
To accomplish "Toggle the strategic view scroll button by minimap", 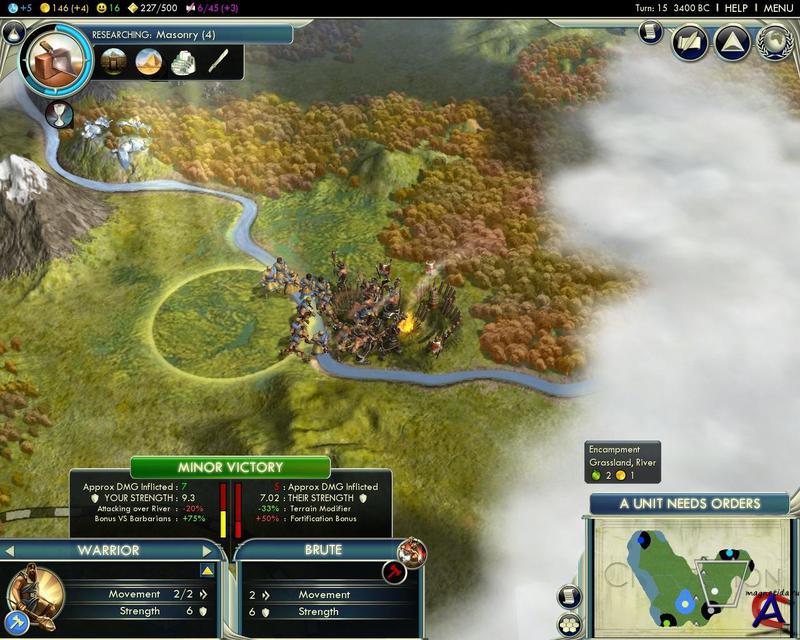I will click(570, 597).
